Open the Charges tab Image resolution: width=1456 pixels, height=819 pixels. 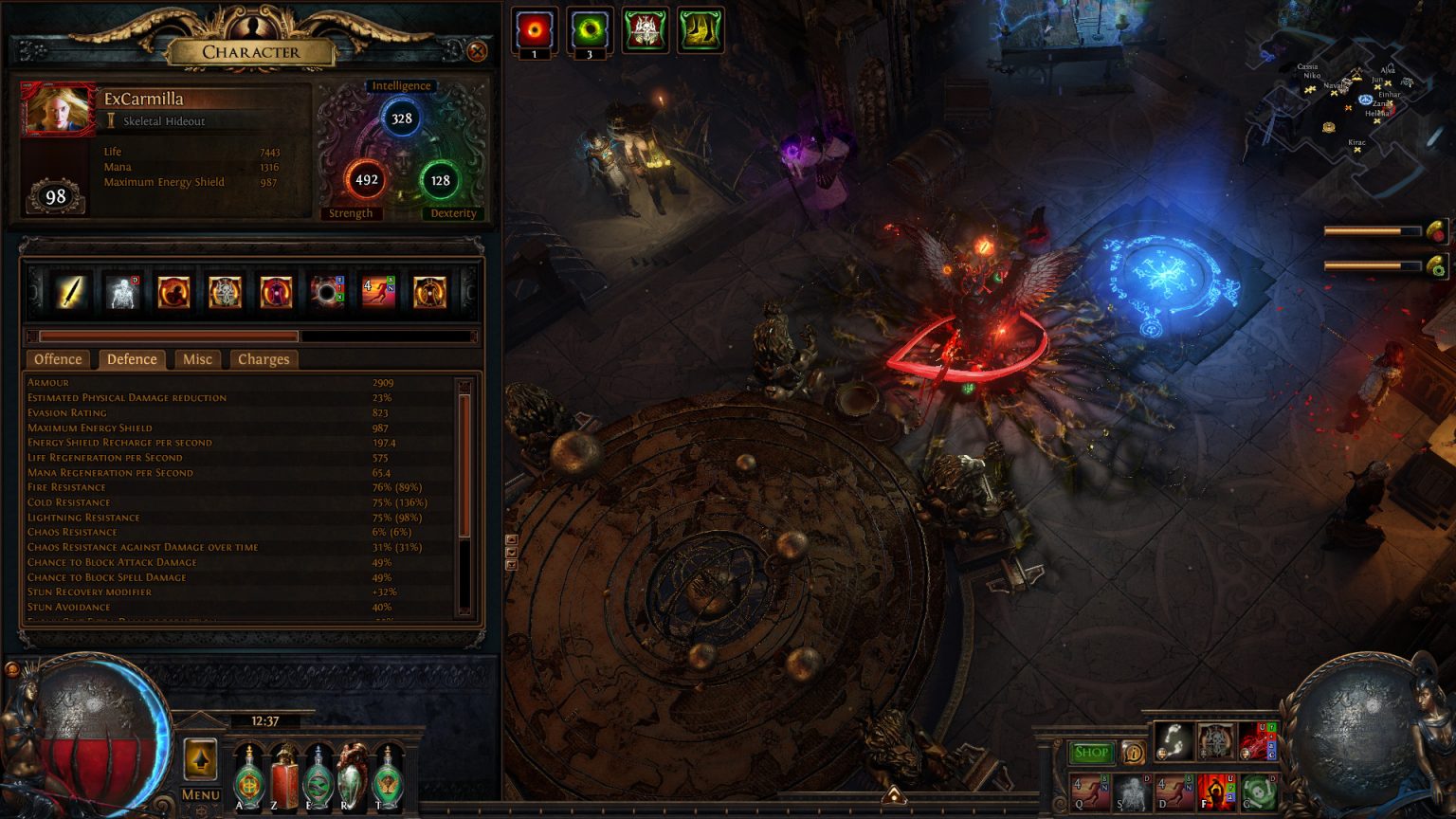tap(264, 359)
